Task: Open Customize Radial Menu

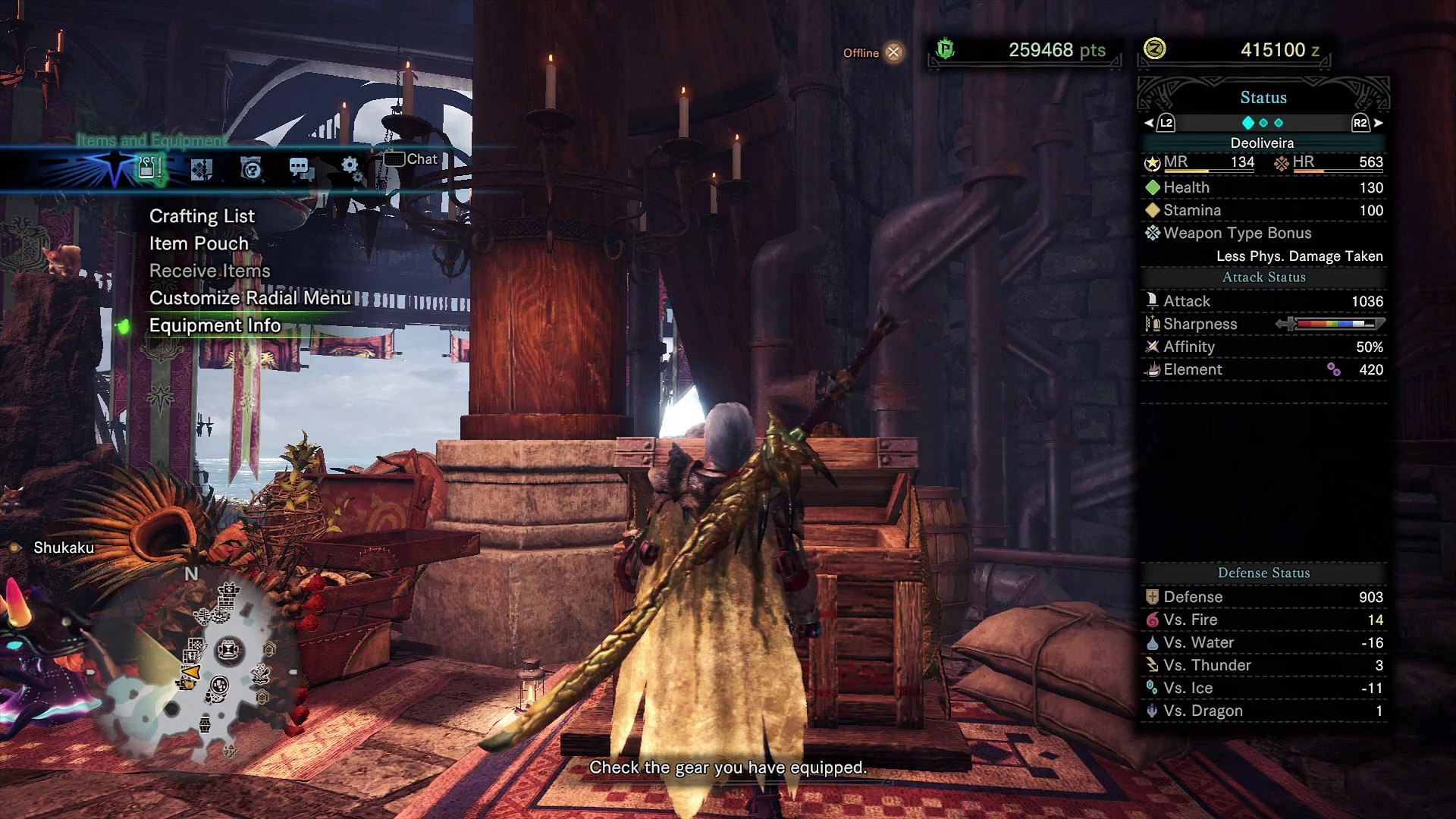Action: [x=249, y=298]
